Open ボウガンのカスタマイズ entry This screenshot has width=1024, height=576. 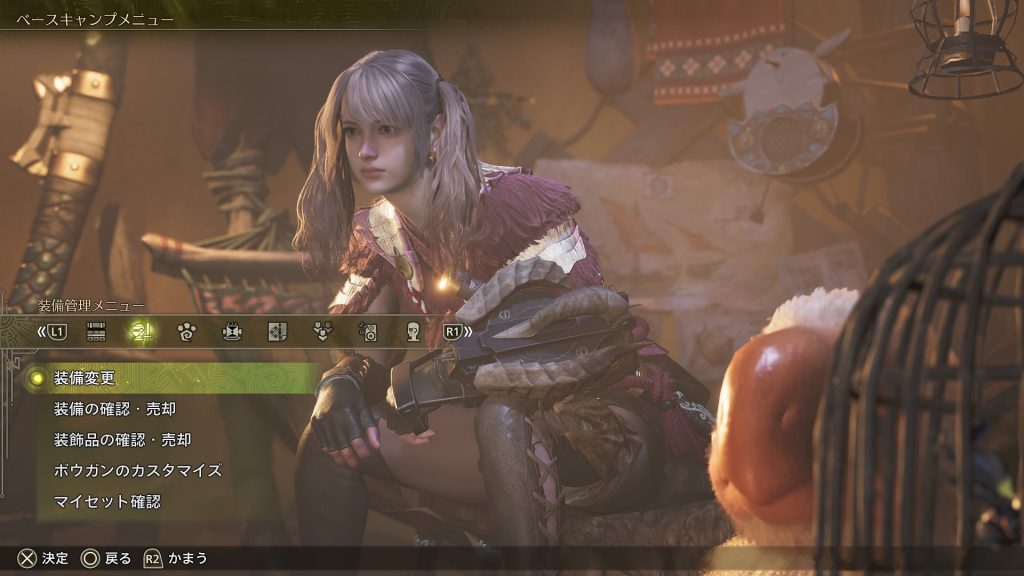click(137, 470)
